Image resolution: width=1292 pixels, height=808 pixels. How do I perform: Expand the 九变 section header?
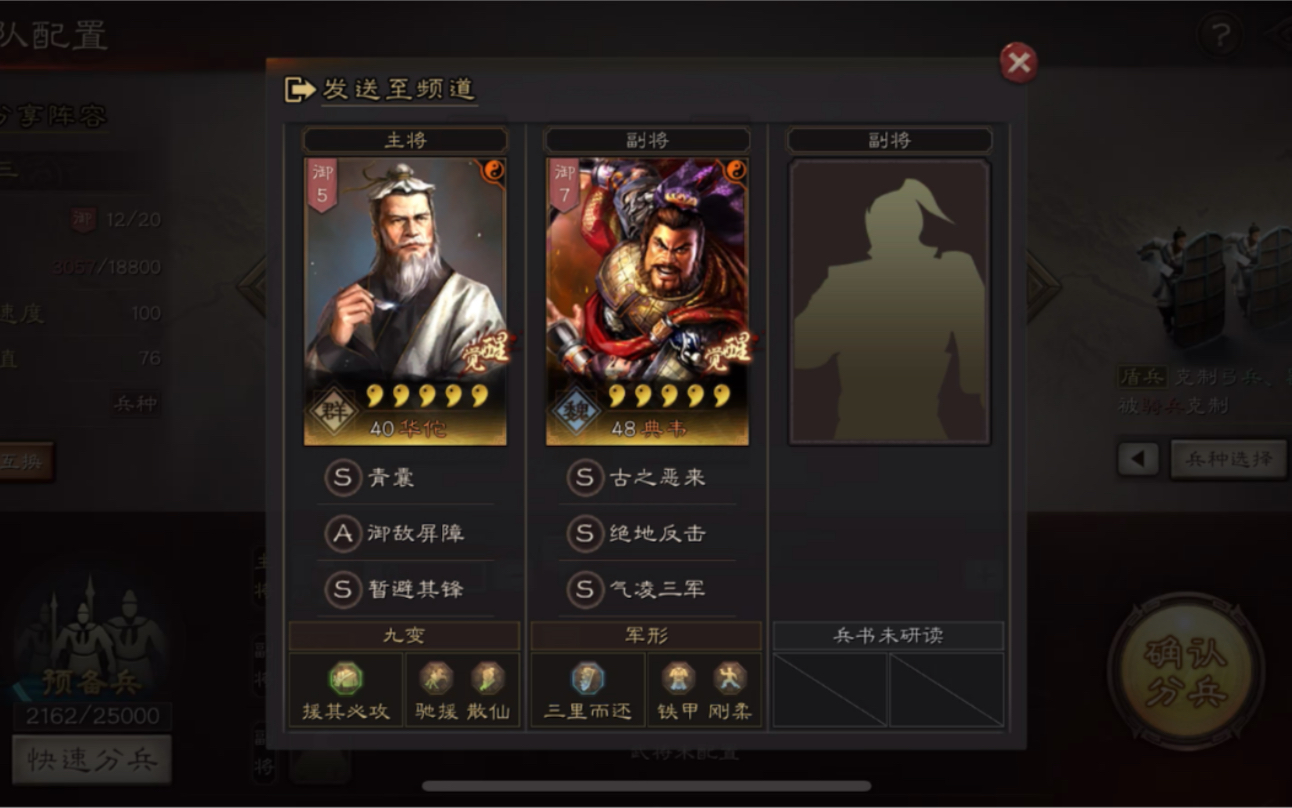pos(403,634)
